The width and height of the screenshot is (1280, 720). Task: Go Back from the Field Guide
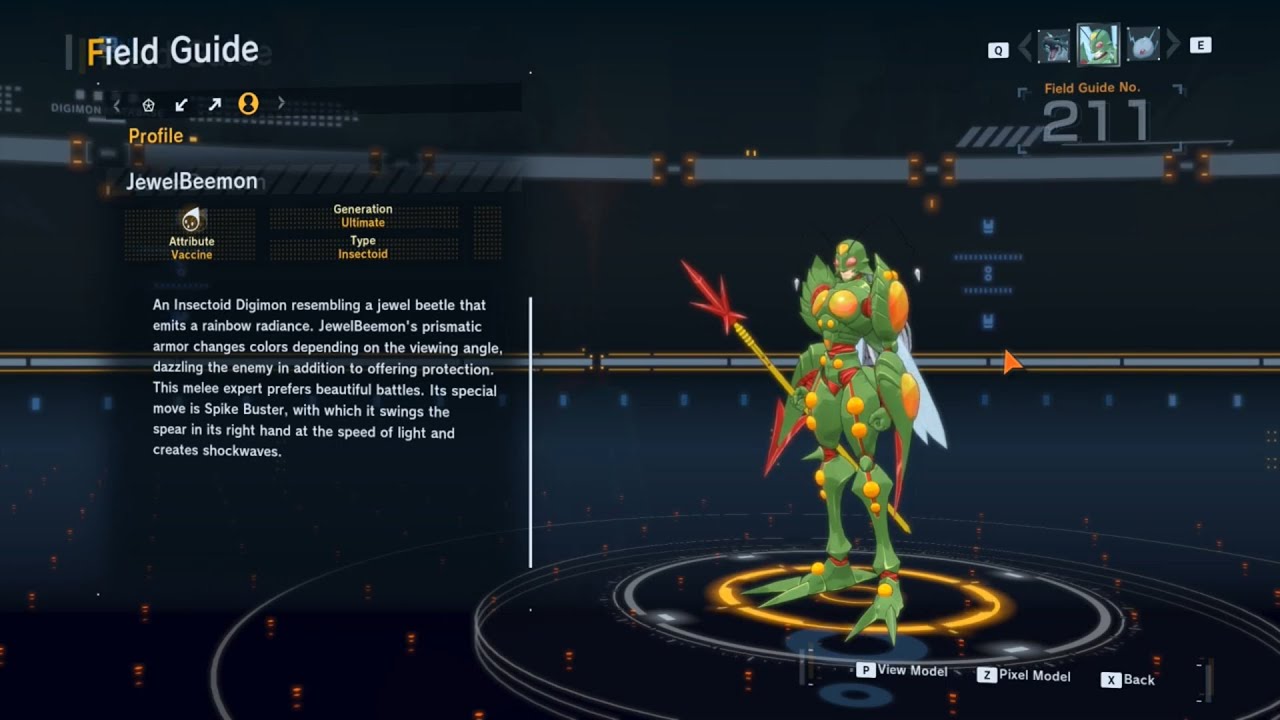point(1129,680)
